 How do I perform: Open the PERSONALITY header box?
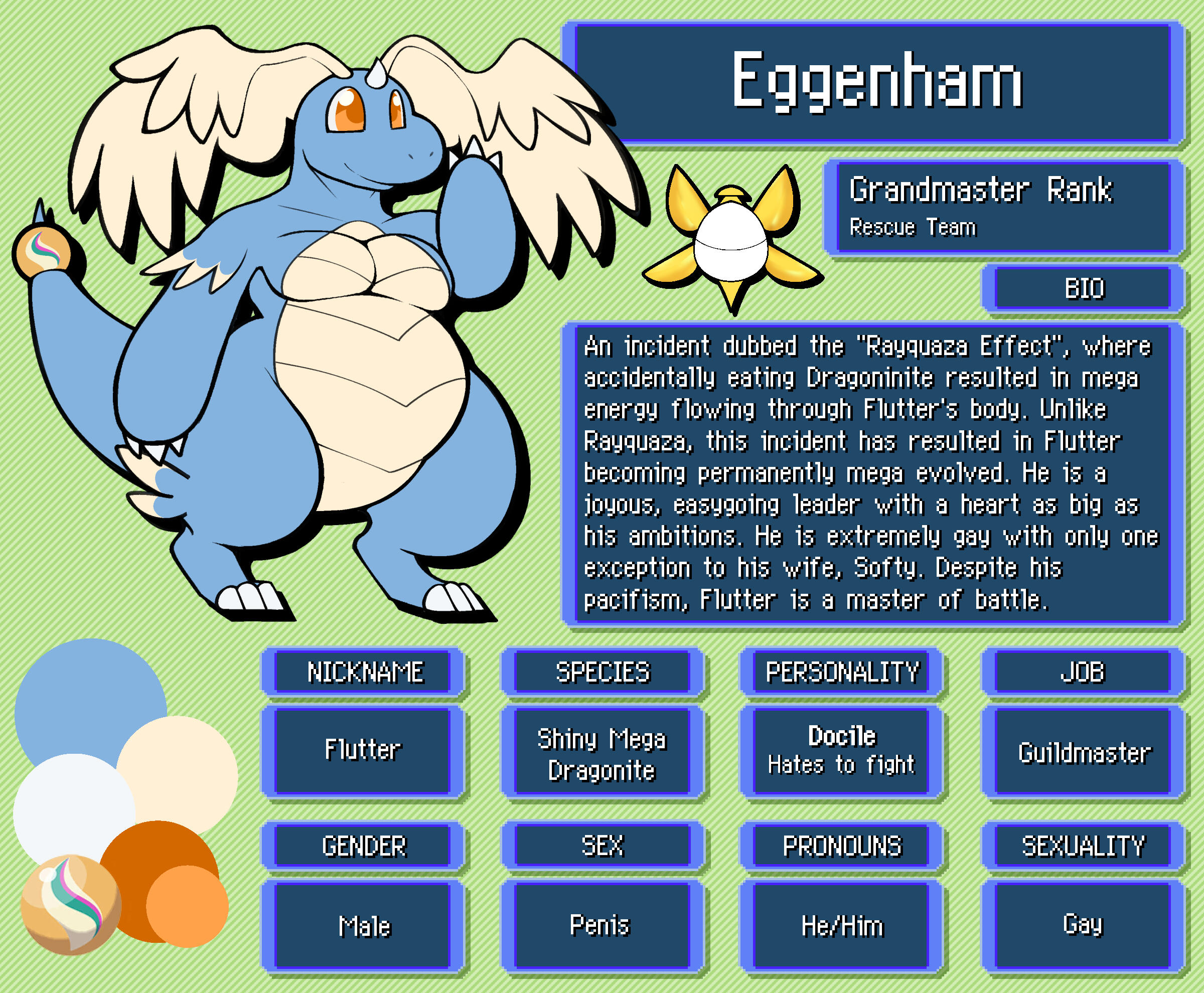tap(841, 672)
